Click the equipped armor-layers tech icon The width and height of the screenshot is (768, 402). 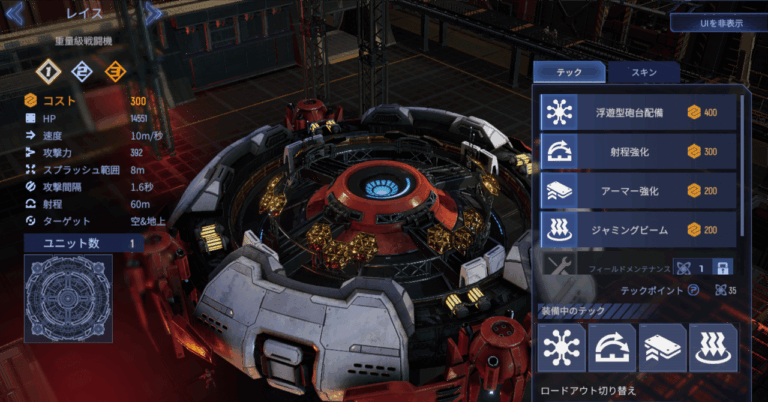point(662,346)
